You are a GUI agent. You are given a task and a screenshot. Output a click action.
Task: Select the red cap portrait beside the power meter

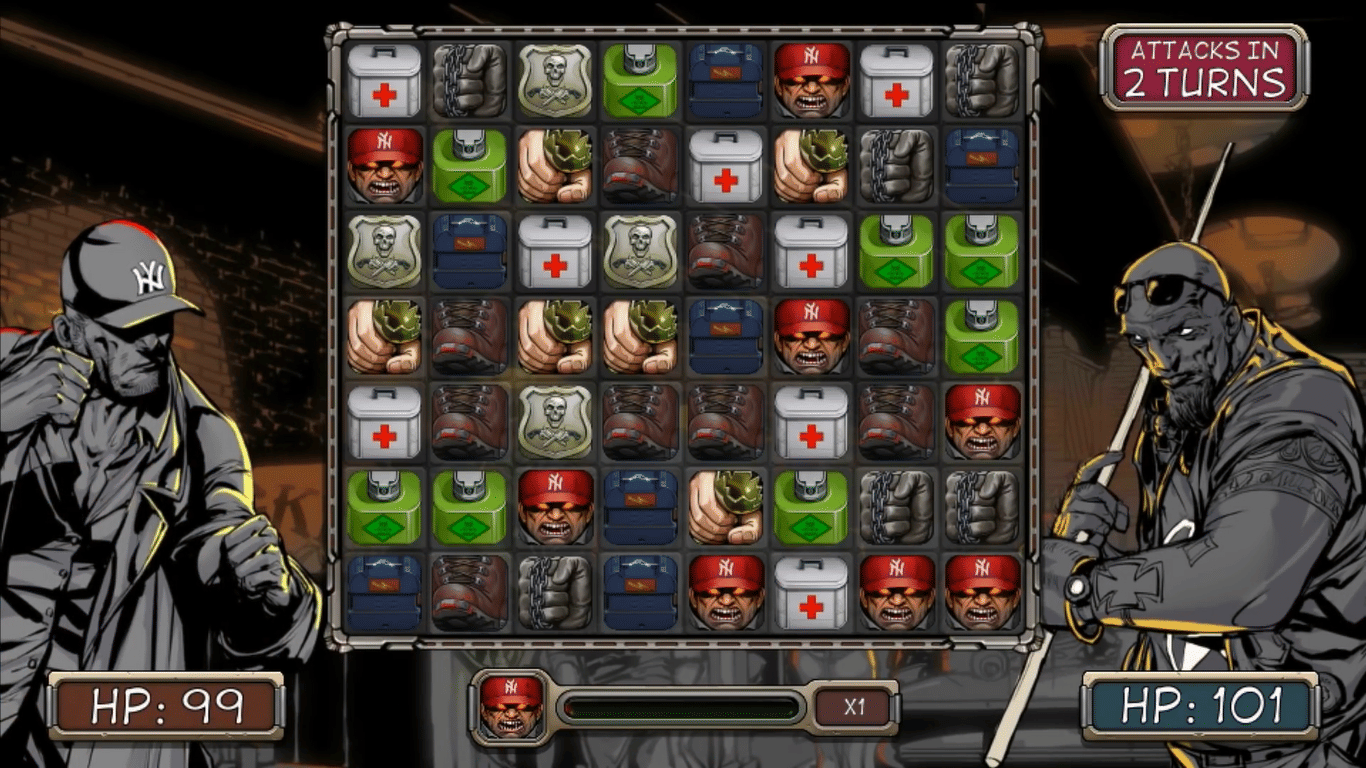(511, 706)
